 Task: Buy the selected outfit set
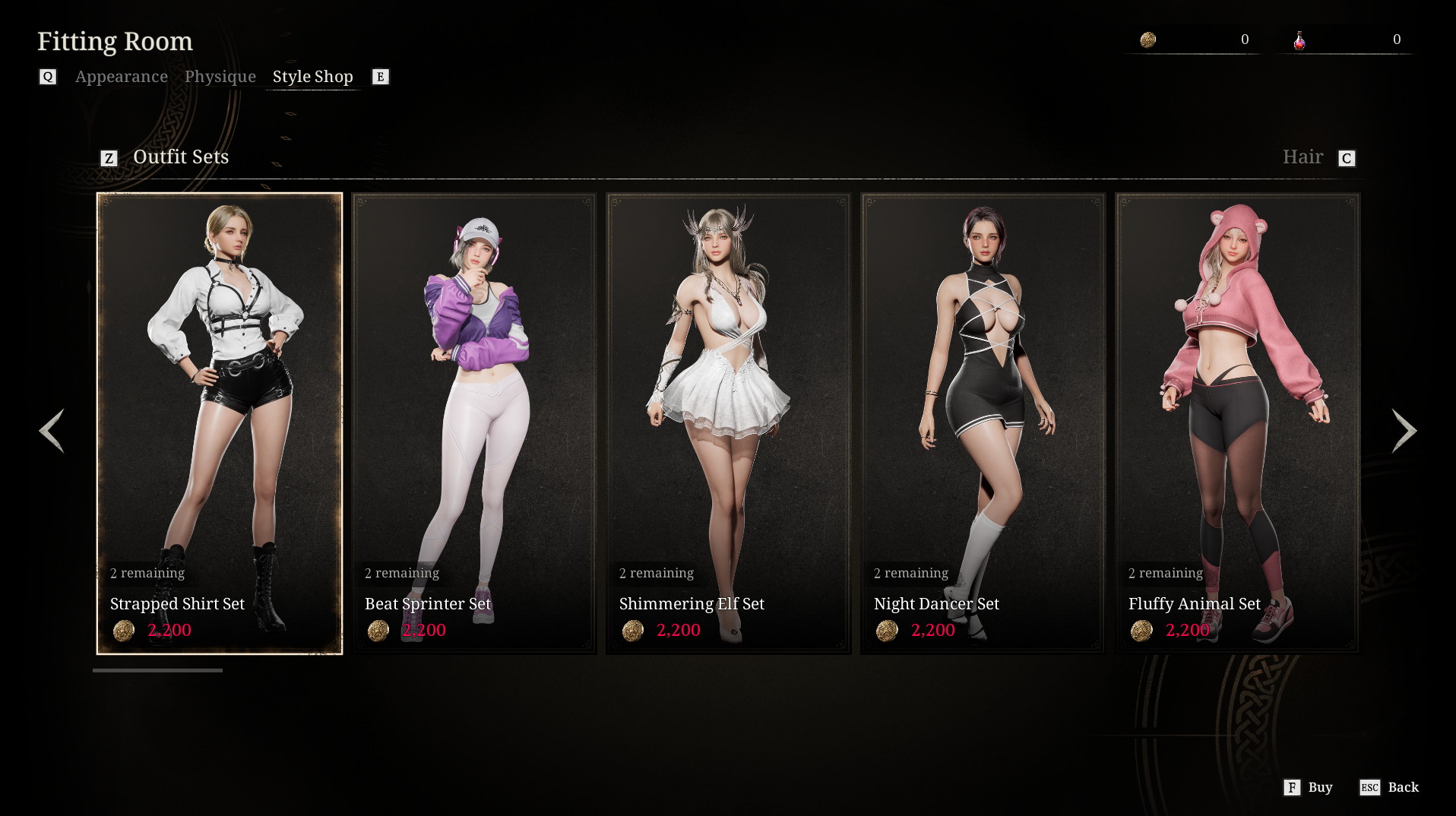1309,787
